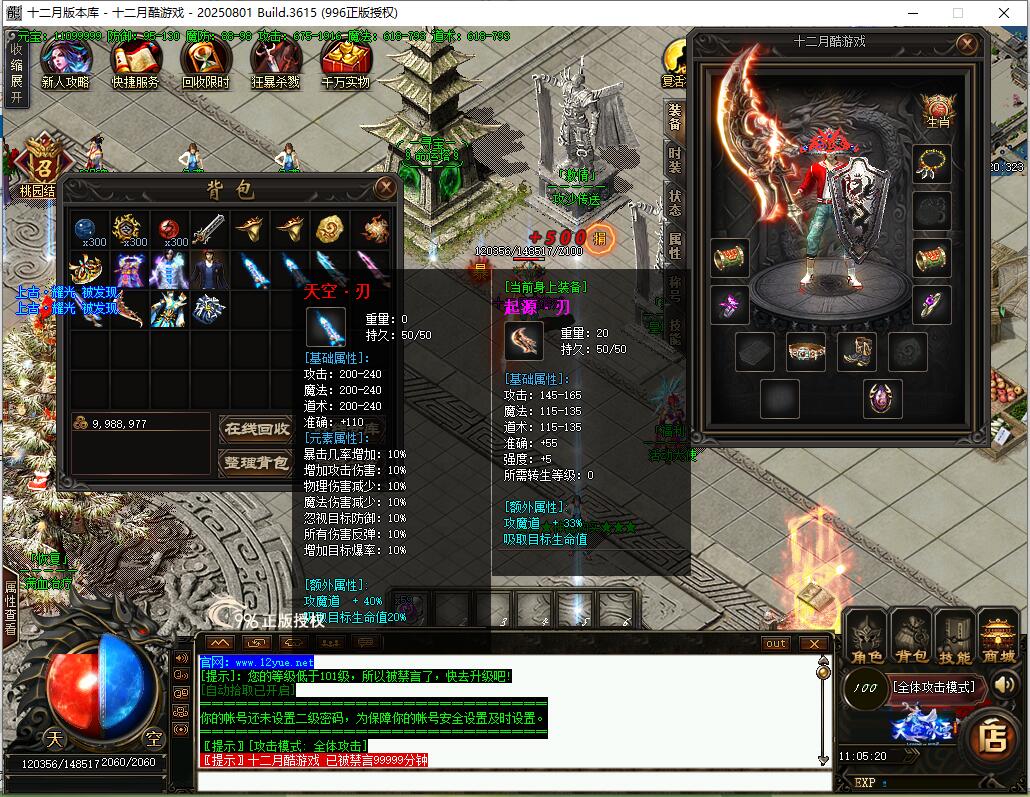Click the 在线回收 online recycle button

pyautogui.click(x=255, y=429)
